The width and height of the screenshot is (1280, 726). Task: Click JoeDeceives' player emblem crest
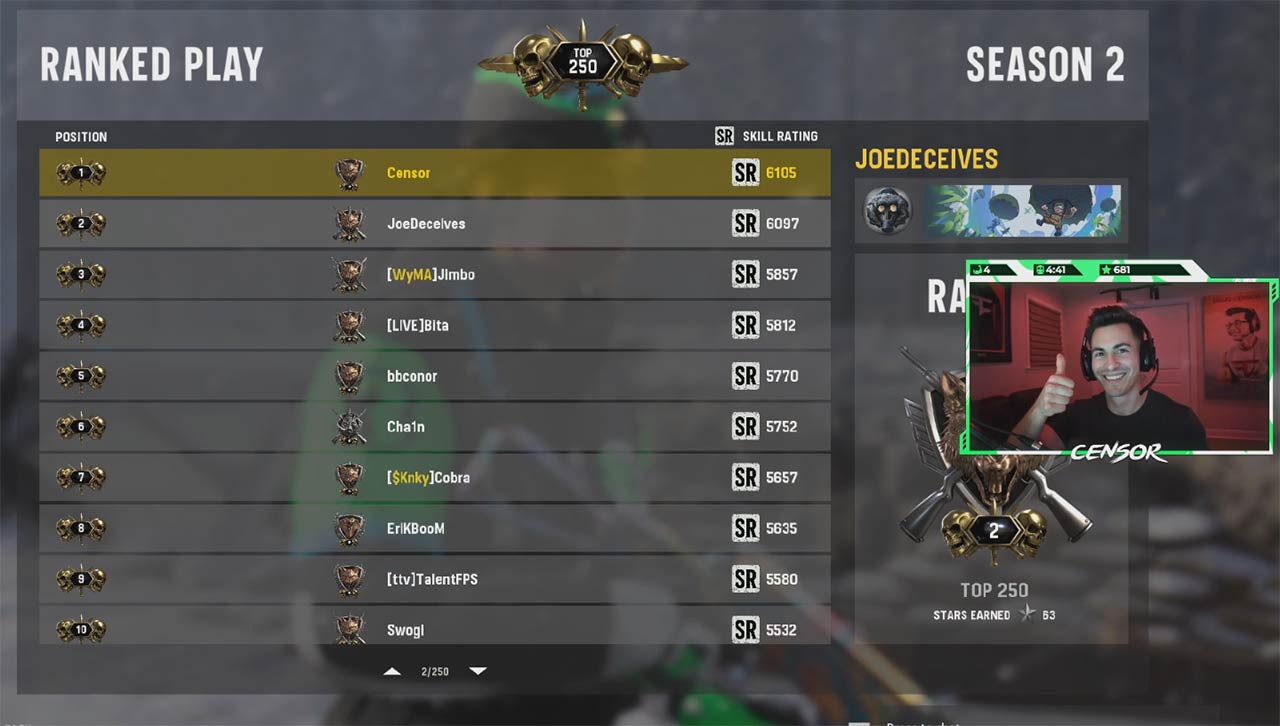tap(349, 223)
